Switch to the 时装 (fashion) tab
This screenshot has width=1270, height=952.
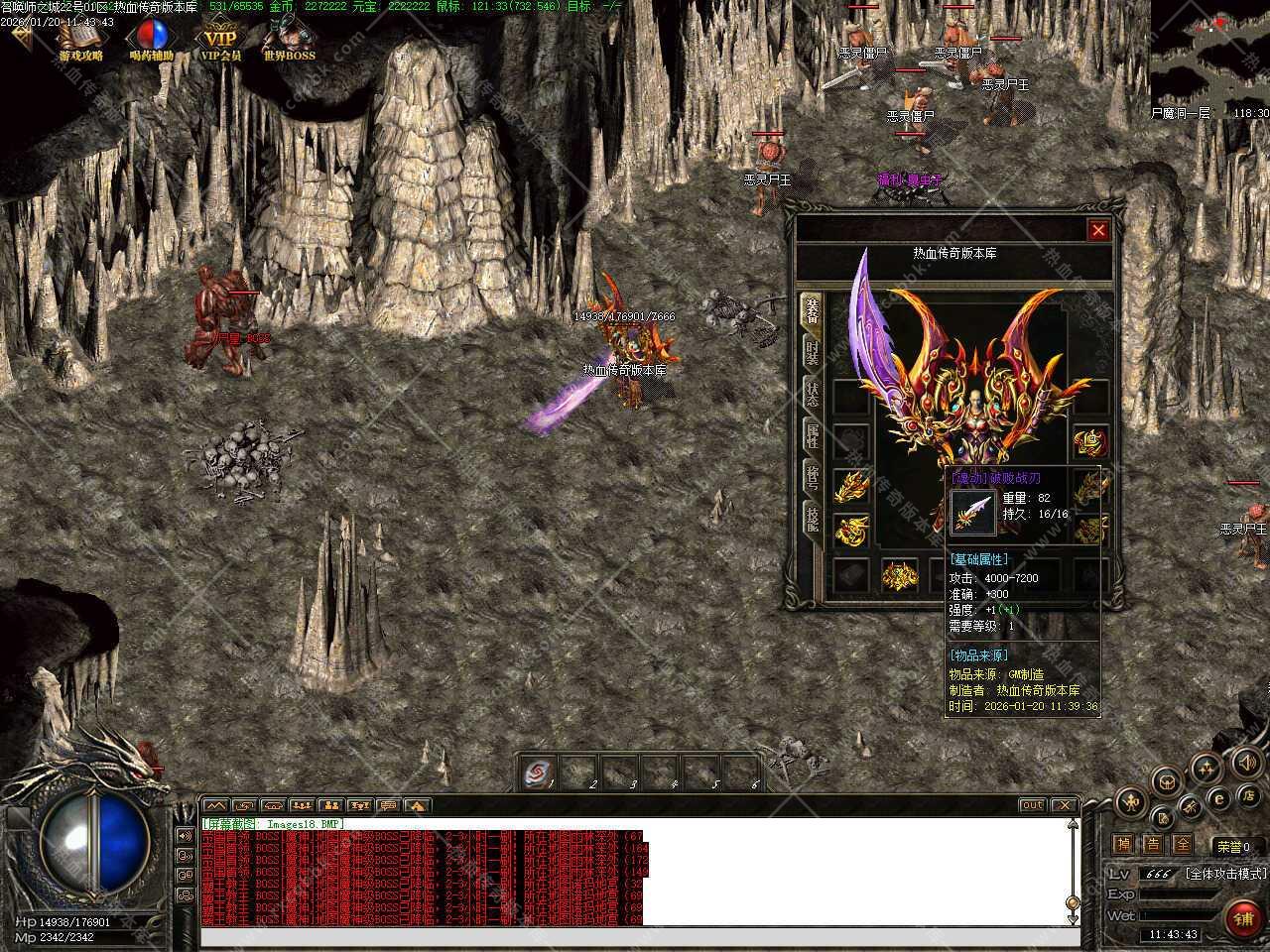(x=812, y=352)
